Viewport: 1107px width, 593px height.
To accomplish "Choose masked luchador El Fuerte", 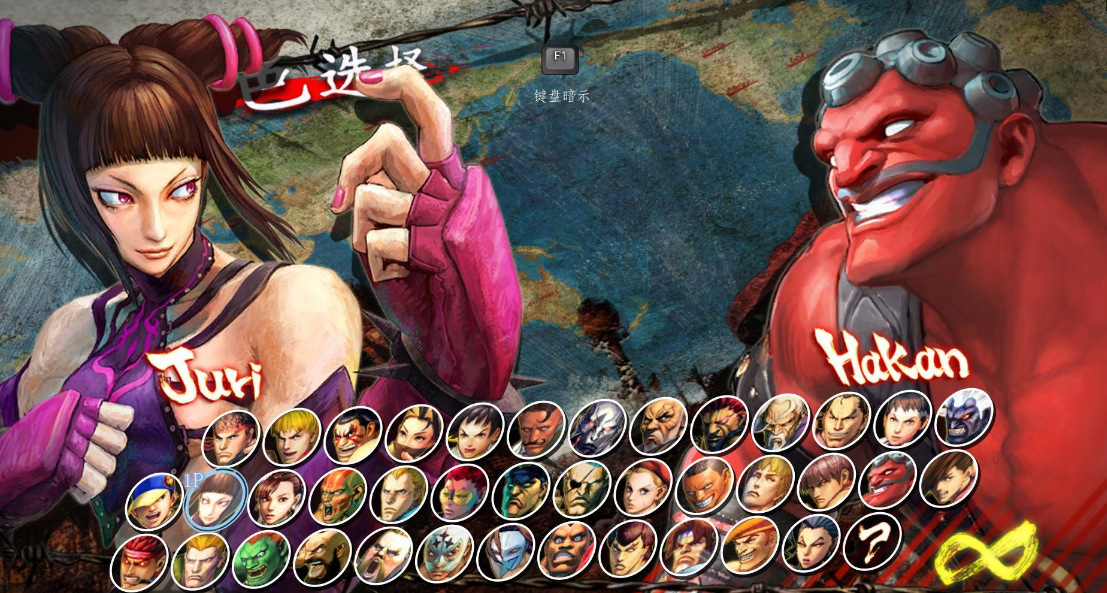I will tap(444, 553).
